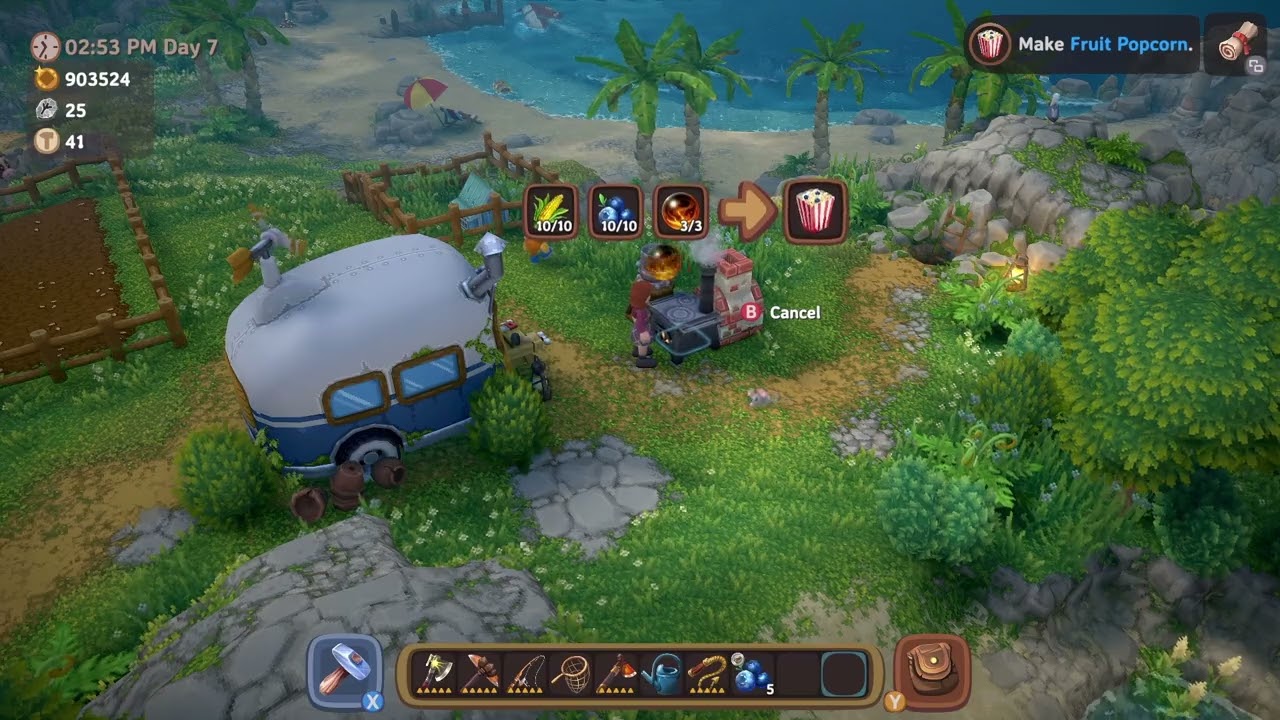Open the Make Fruit Popcorn quest tracker
1280x720 pixels.
(x=1082, y=44)
